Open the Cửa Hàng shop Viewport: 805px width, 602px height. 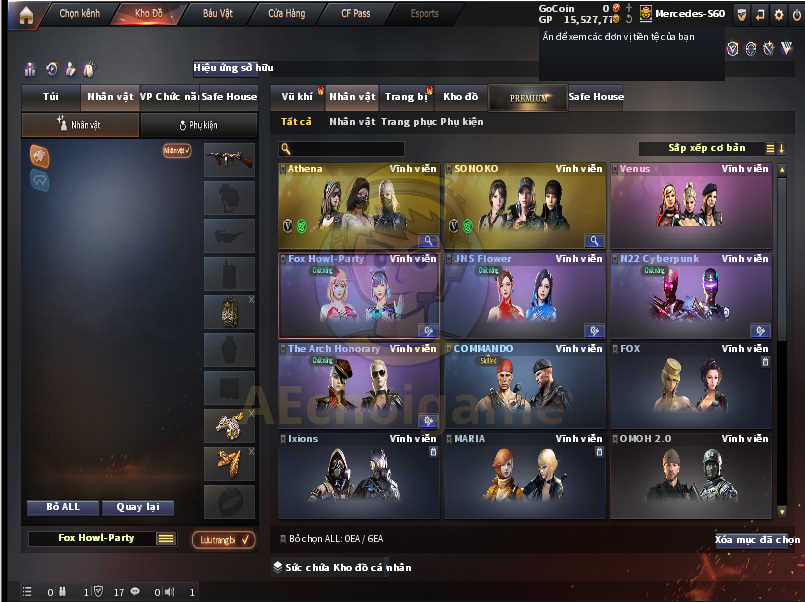tap(287, 14)
